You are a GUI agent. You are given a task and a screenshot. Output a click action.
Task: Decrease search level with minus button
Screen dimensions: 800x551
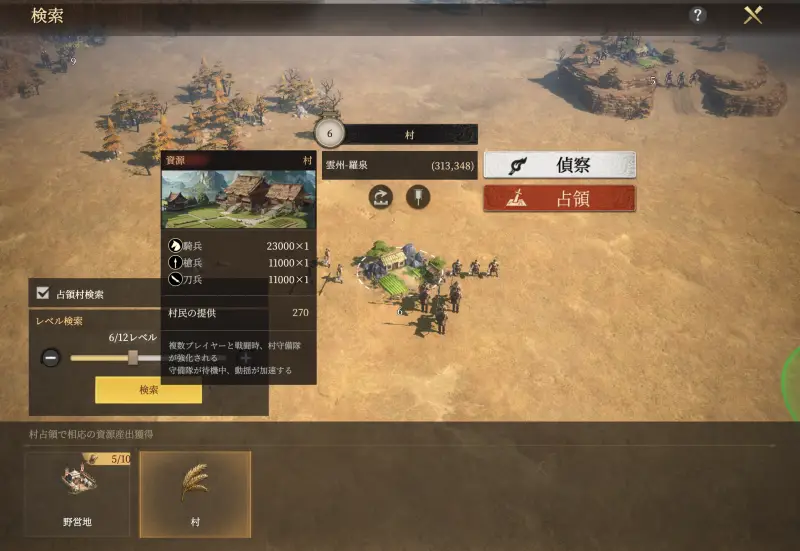51,357
